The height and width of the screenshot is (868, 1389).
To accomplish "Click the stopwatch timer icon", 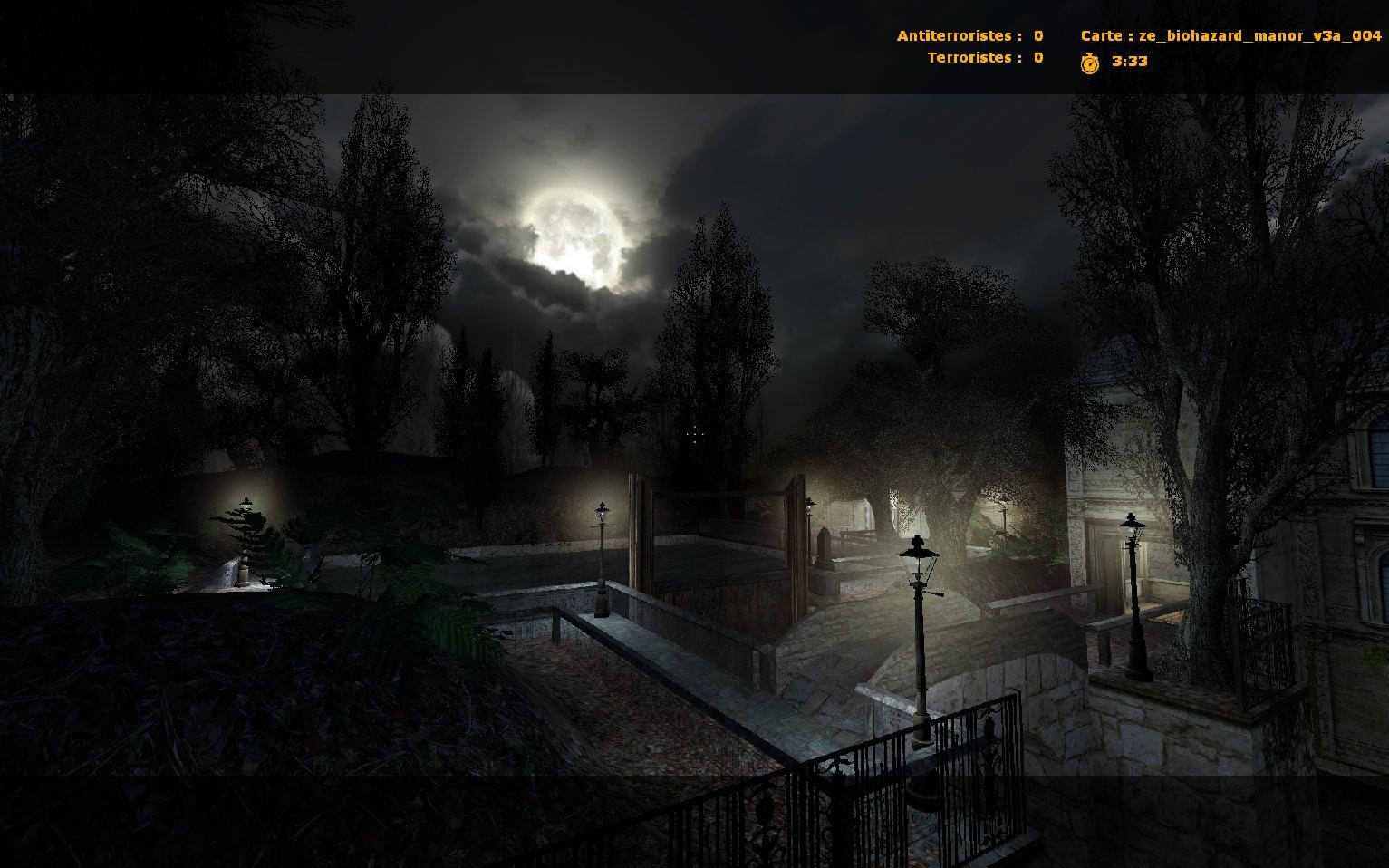I will coord(1091,61).
